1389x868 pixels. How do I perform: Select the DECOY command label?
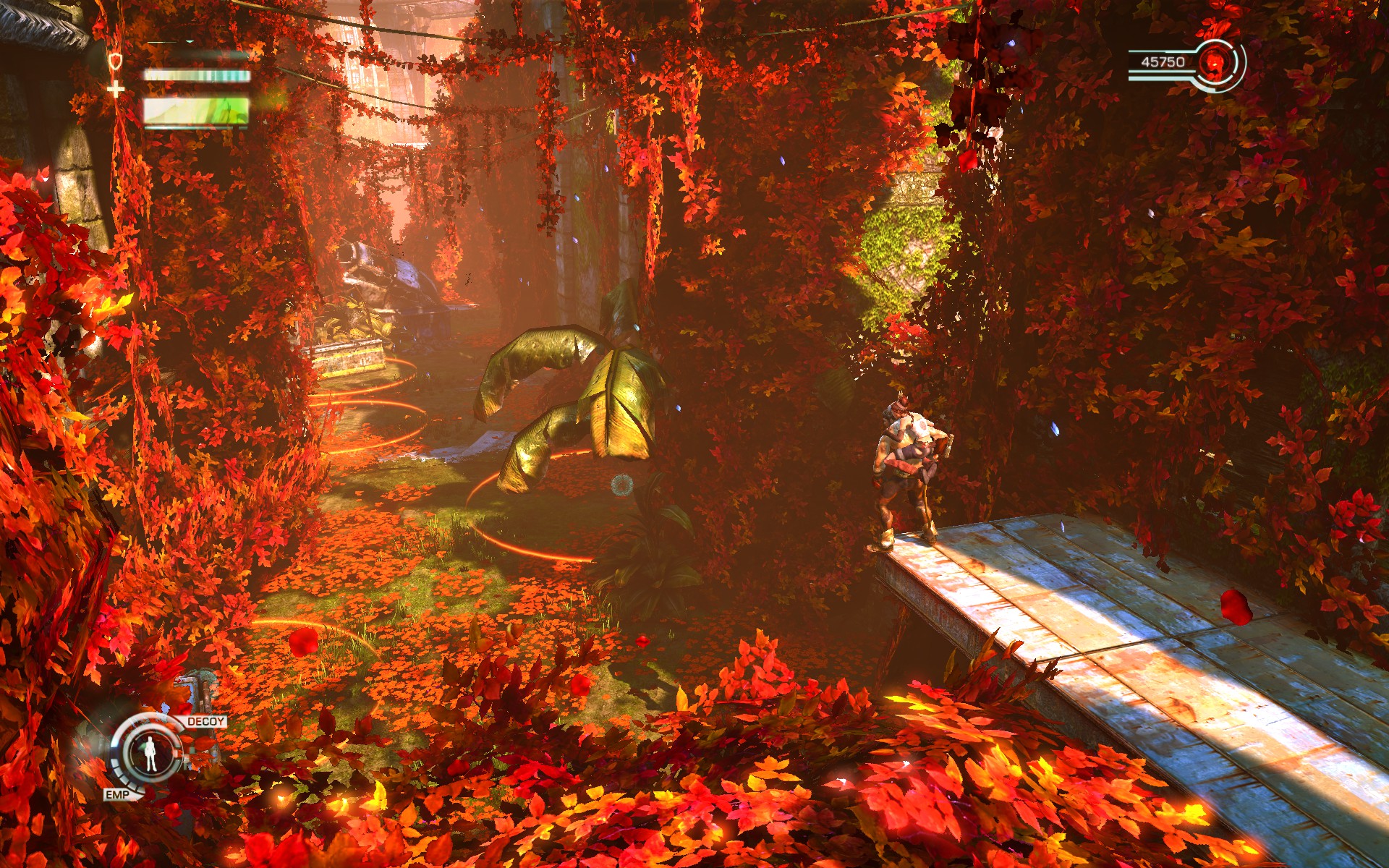(x=205, y=721)
